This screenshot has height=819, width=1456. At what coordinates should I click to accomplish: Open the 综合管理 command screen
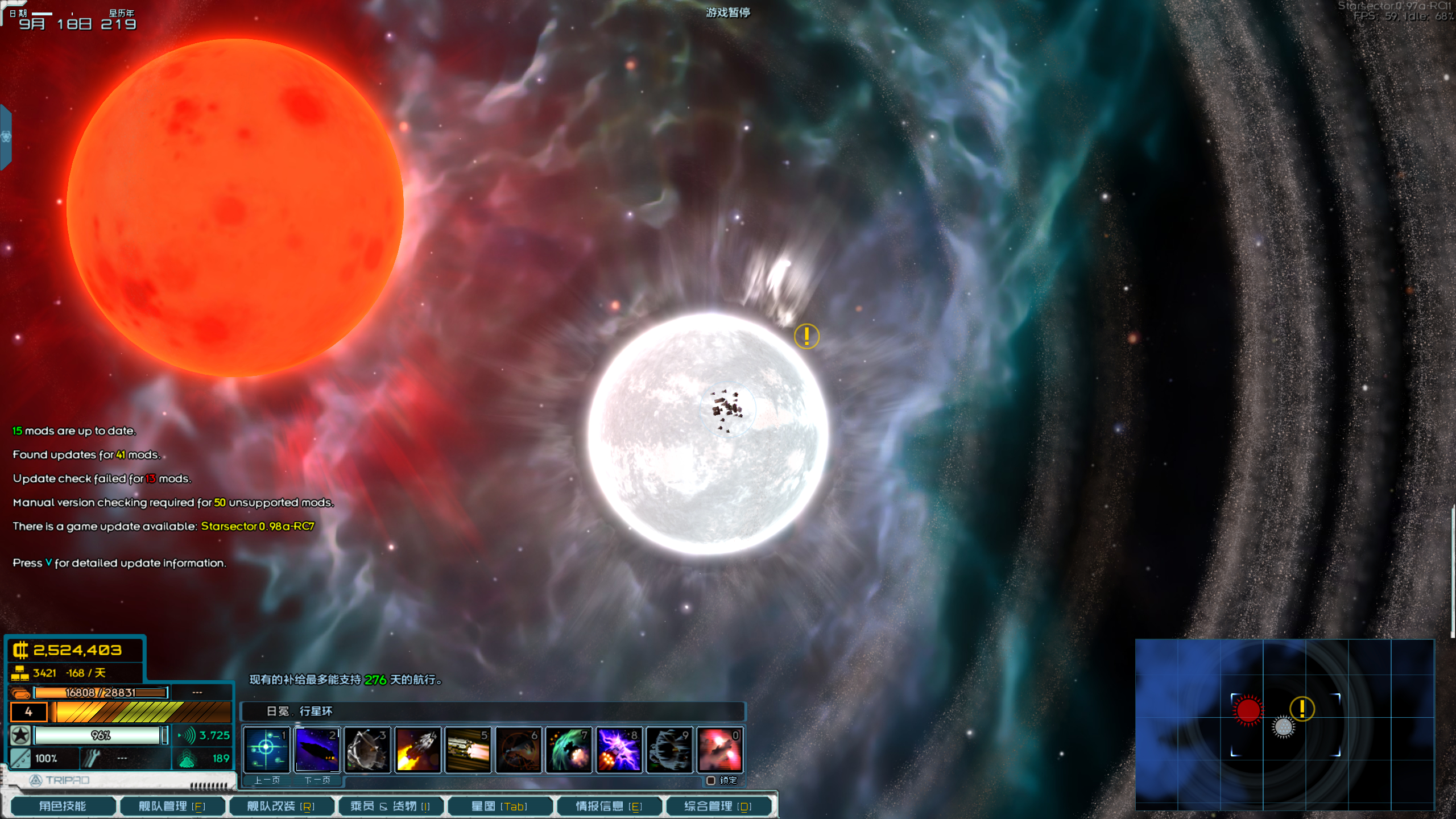pyautogui.click(x=718, y=806)
